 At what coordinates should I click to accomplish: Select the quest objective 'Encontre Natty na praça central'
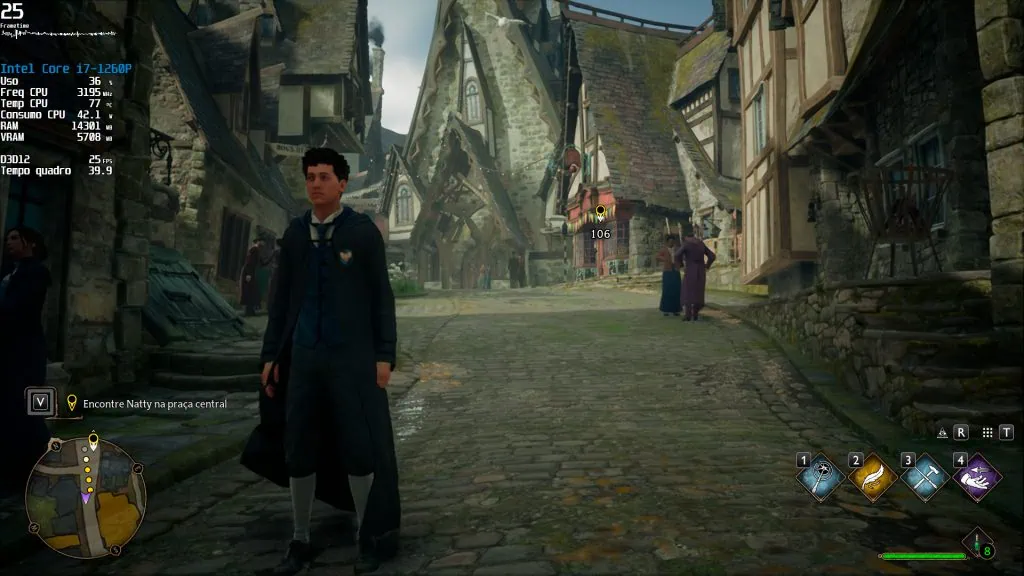pyautogui.click(x=155, y=404)
